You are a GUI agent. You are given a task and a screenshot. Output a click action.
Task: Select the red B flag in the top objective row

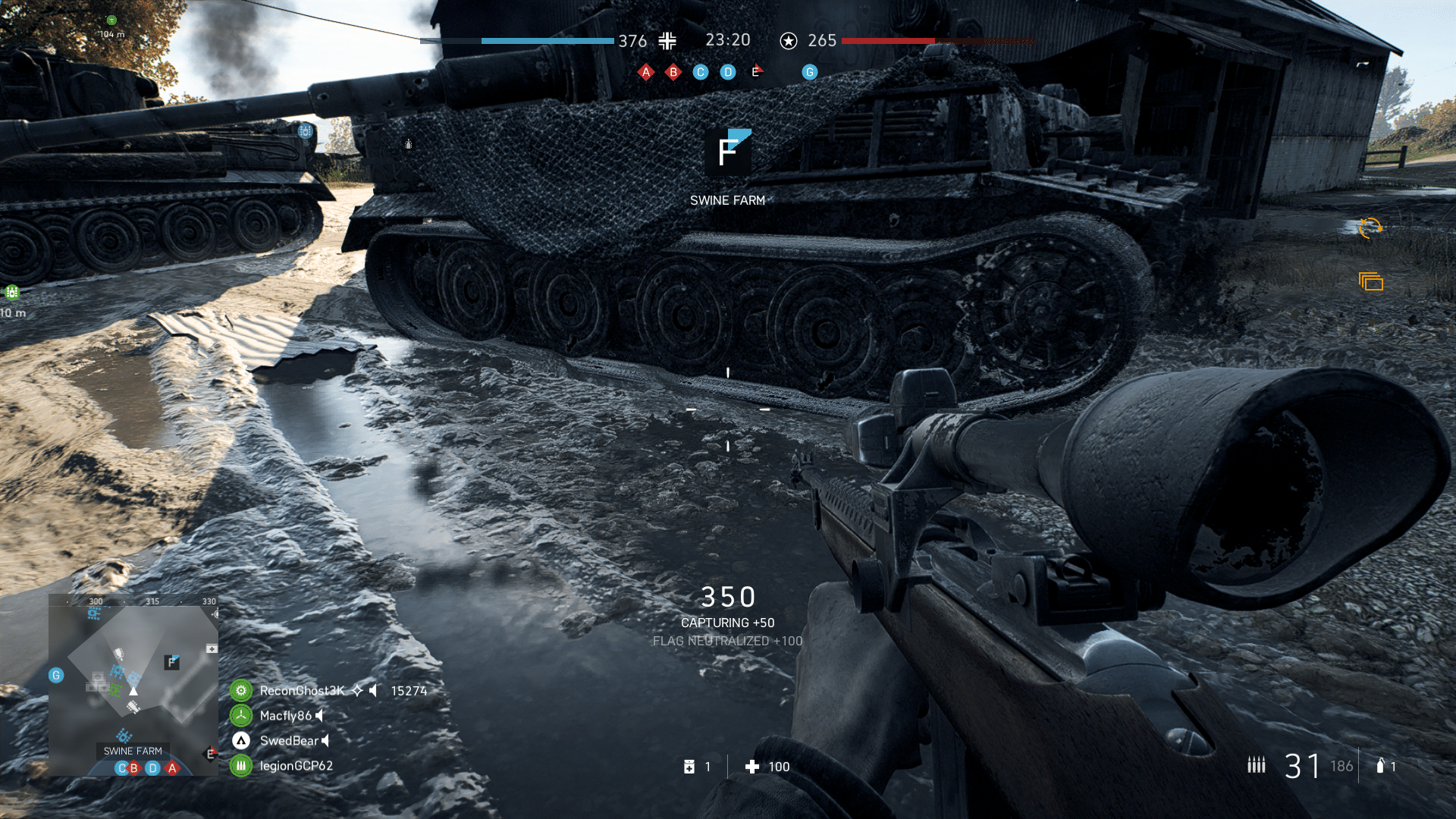673,72
